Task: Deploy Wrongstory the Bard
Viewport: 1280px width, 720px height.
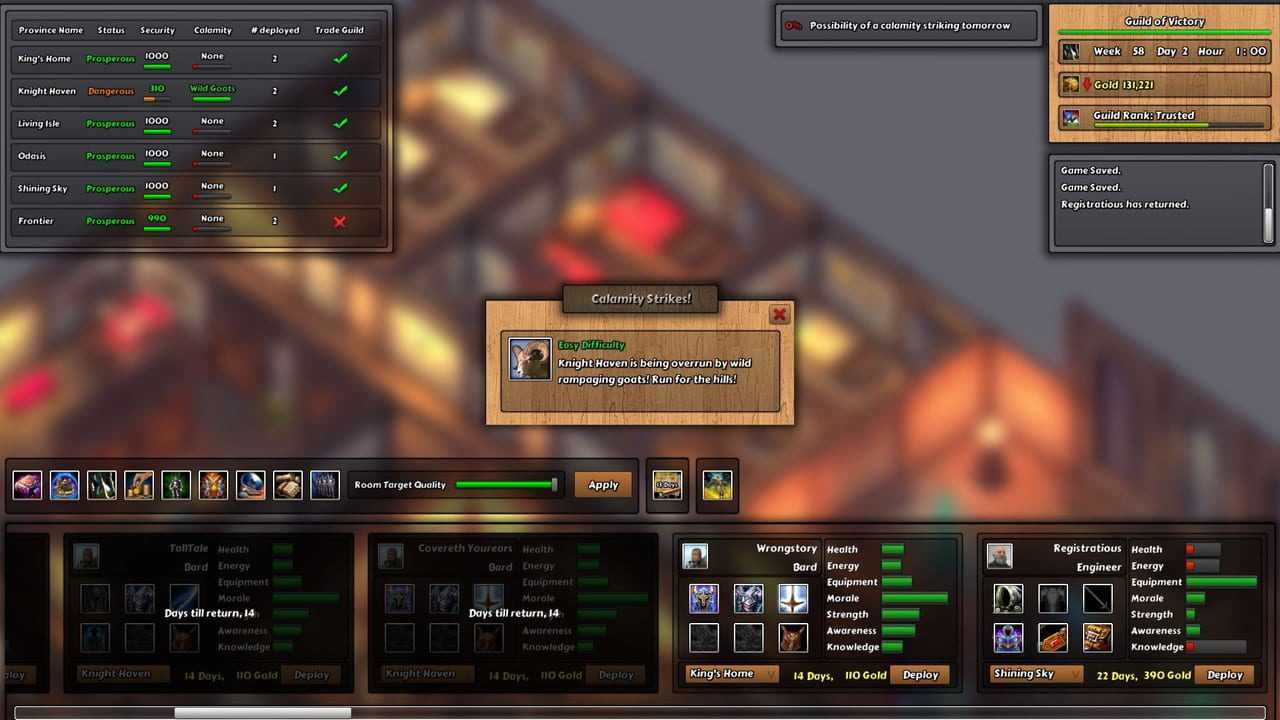Action: click(920, 675)
